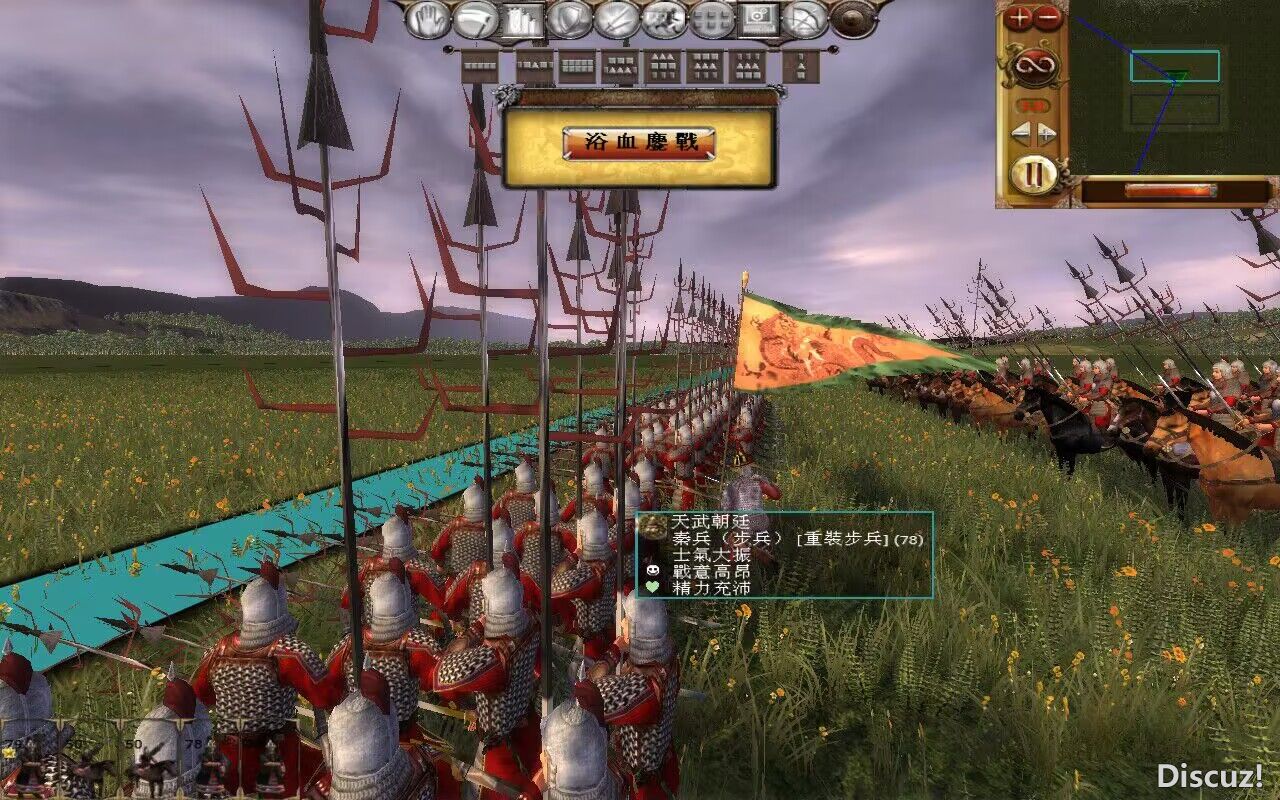Toggle the shield guard mode icon
1280x800 pixels.
(x=570, y=19)
